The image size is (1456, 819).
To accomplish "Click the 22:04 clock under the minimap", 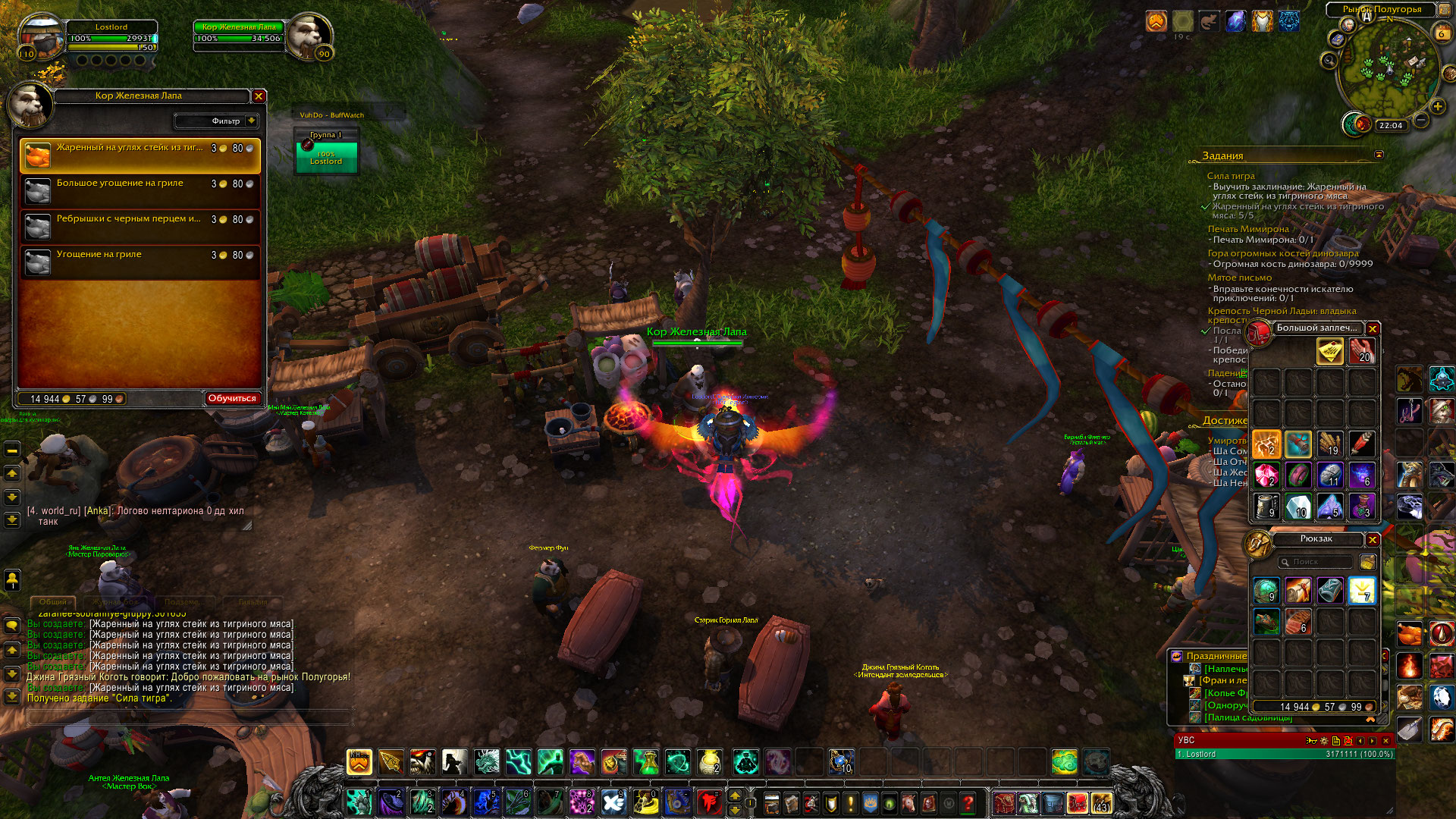I will [1391, 126].
